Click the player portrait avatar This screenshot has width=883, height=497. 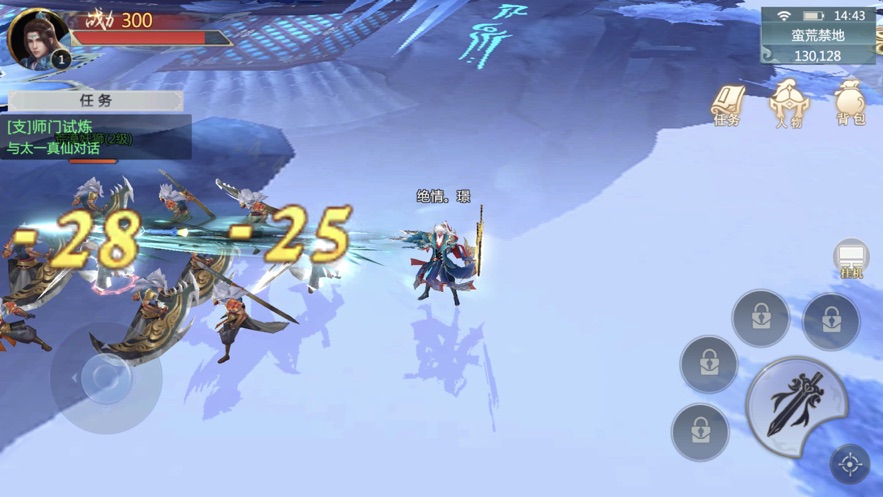click(38, 39)
